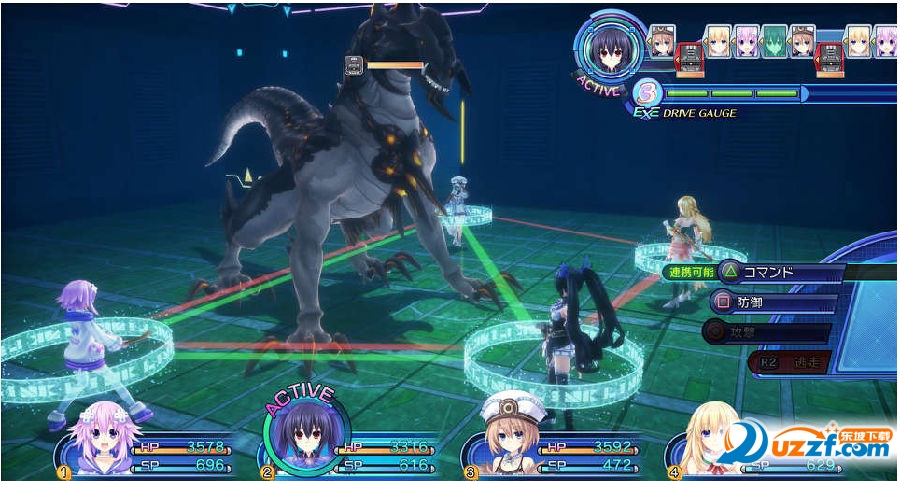Choose the 逃走 (Escape) option

(x=789, y=362)
